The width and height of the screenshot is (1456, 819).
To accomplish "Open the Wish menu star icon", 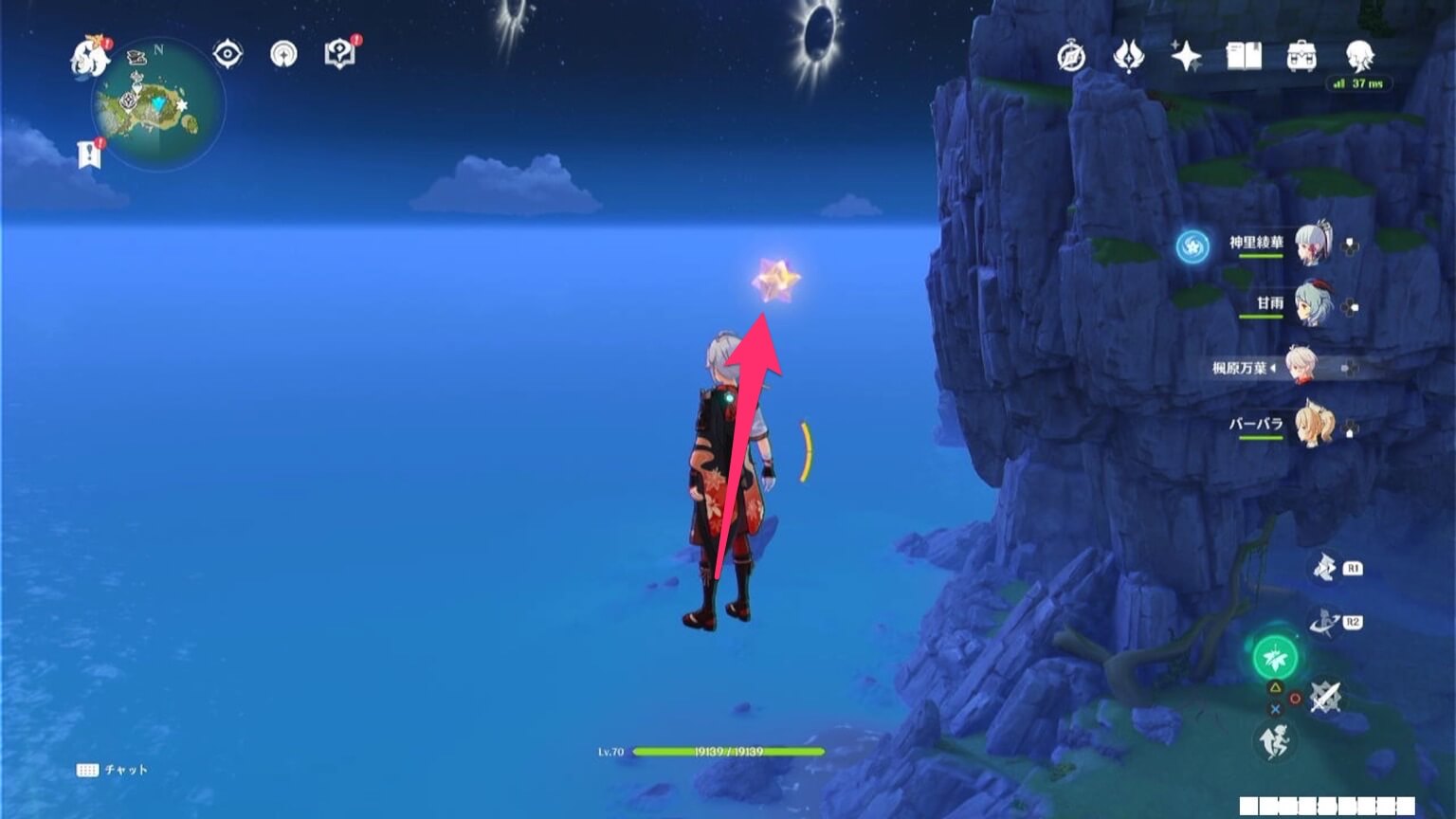I will 1186,59.
